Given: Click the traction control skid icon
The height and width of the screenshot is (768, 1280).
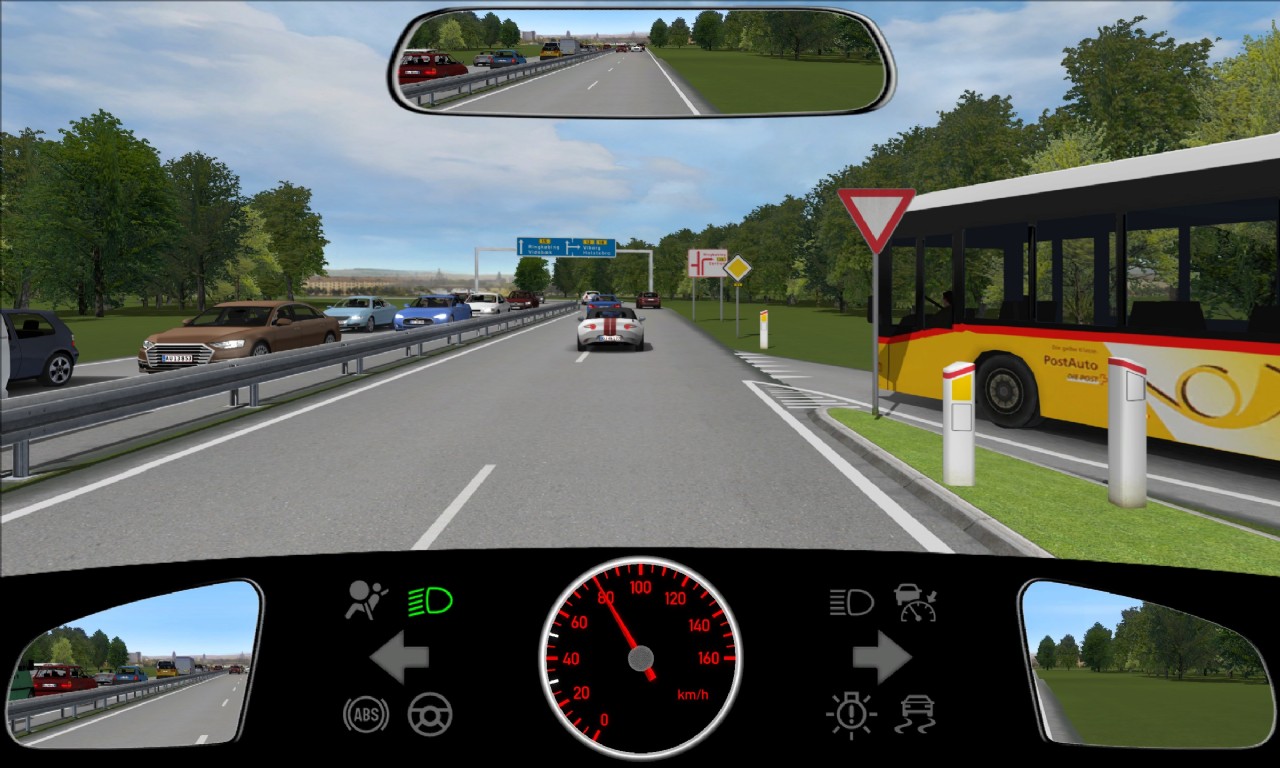Looking at the screenshot, I should (915, 714).
